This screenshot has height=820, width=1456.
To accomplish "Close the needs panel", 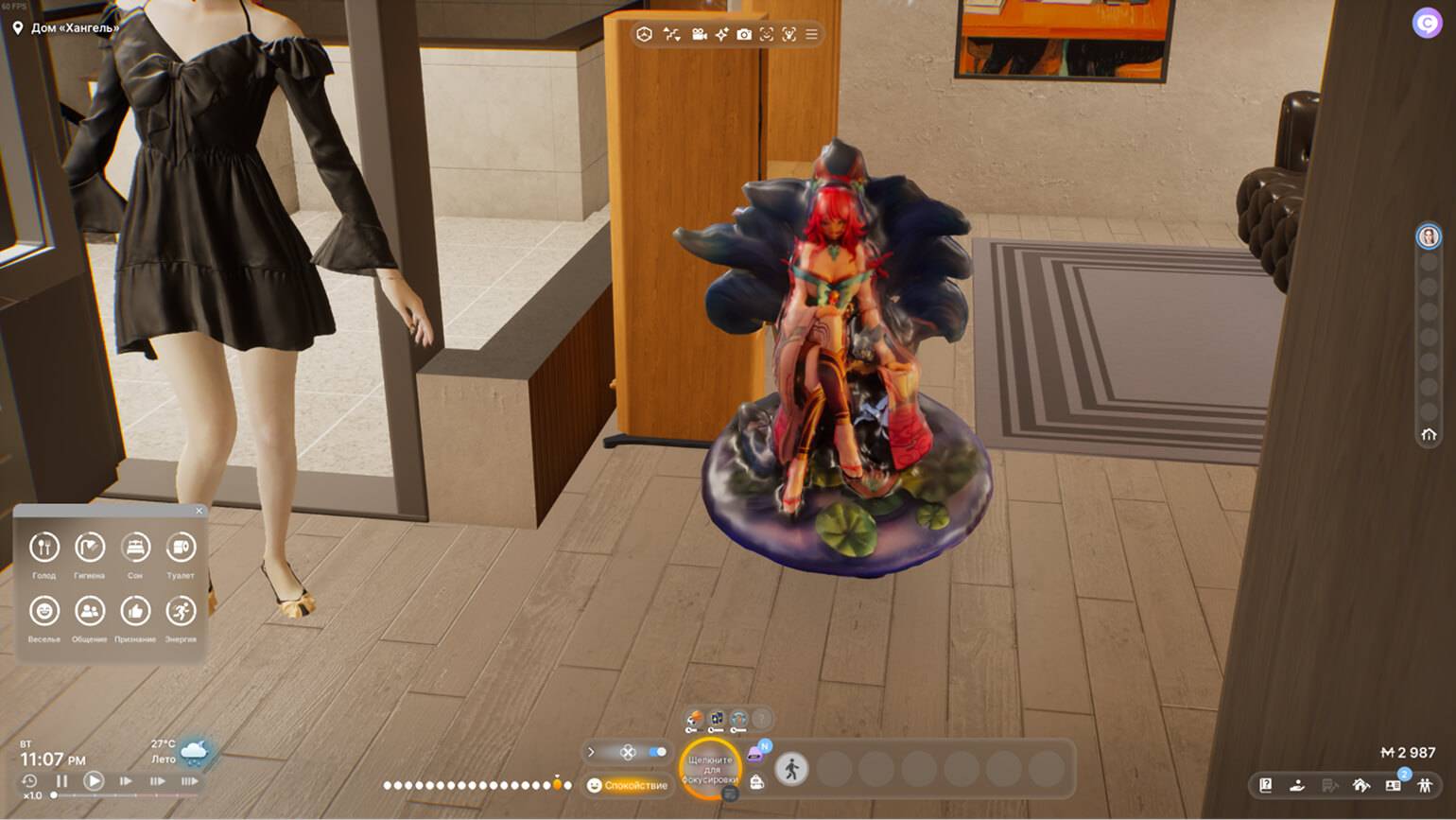I will [x=199, y=511].
